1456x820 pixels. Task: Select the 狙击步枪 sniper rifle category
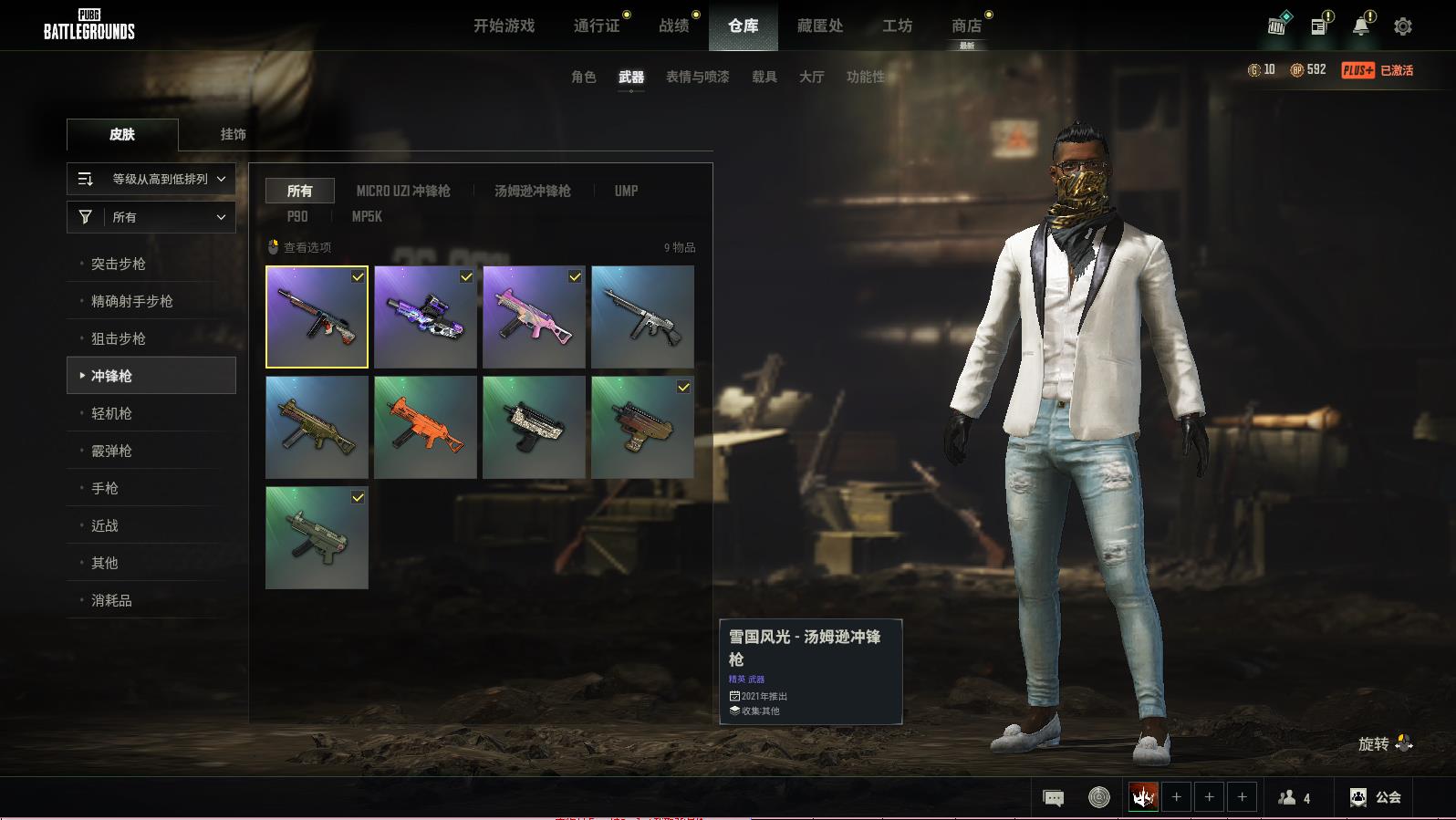click(119, 338)
